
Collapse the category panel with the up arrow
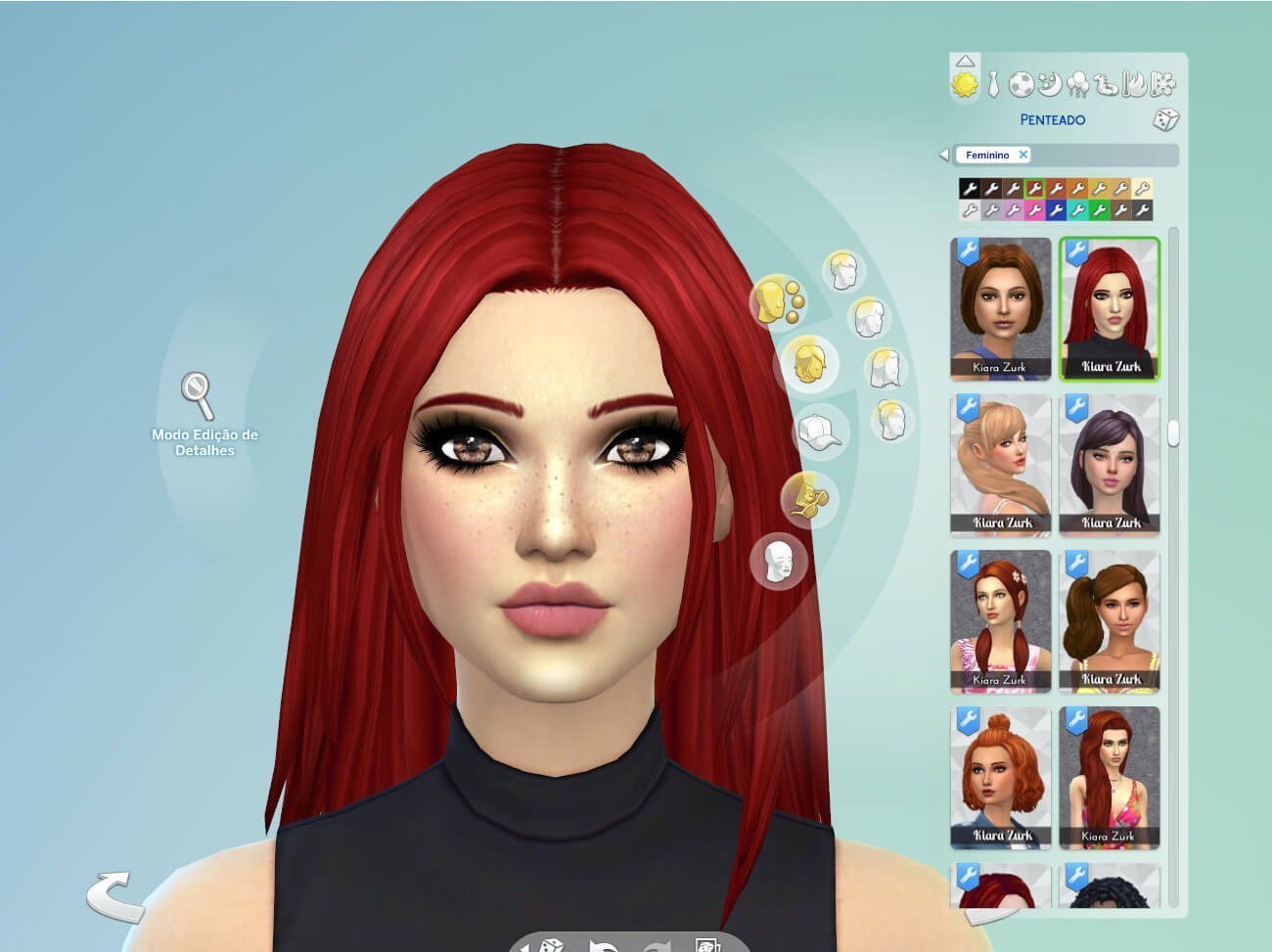[x=966, y=62]
